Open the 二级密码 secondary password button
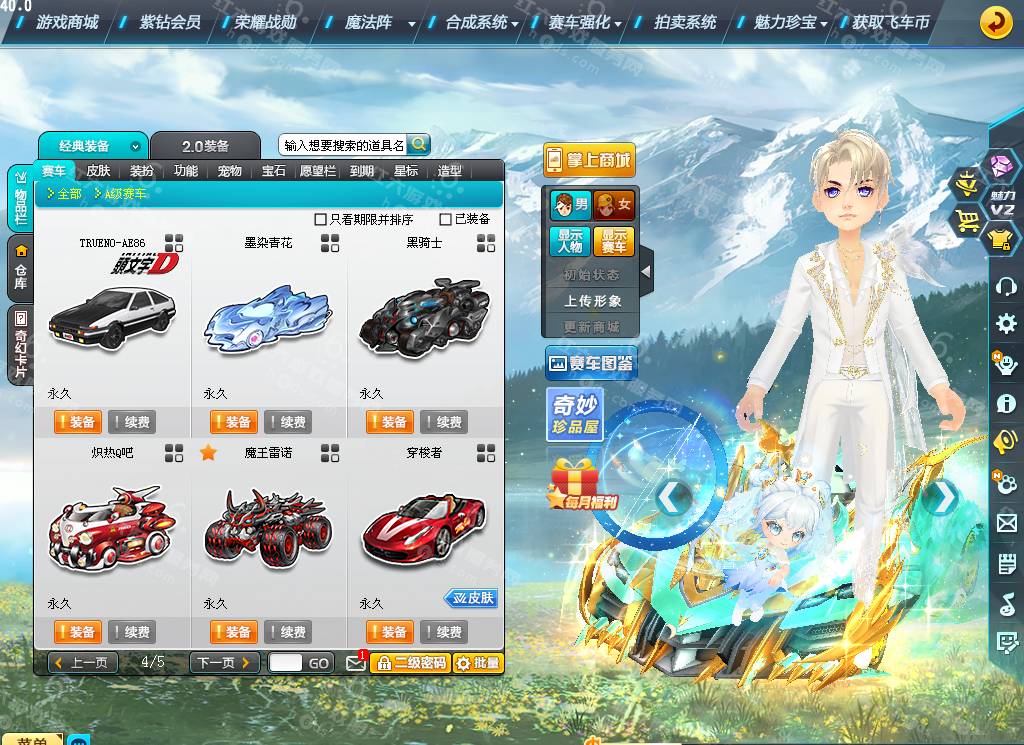This screenshot has height=745, width=1024. point(410,662)
